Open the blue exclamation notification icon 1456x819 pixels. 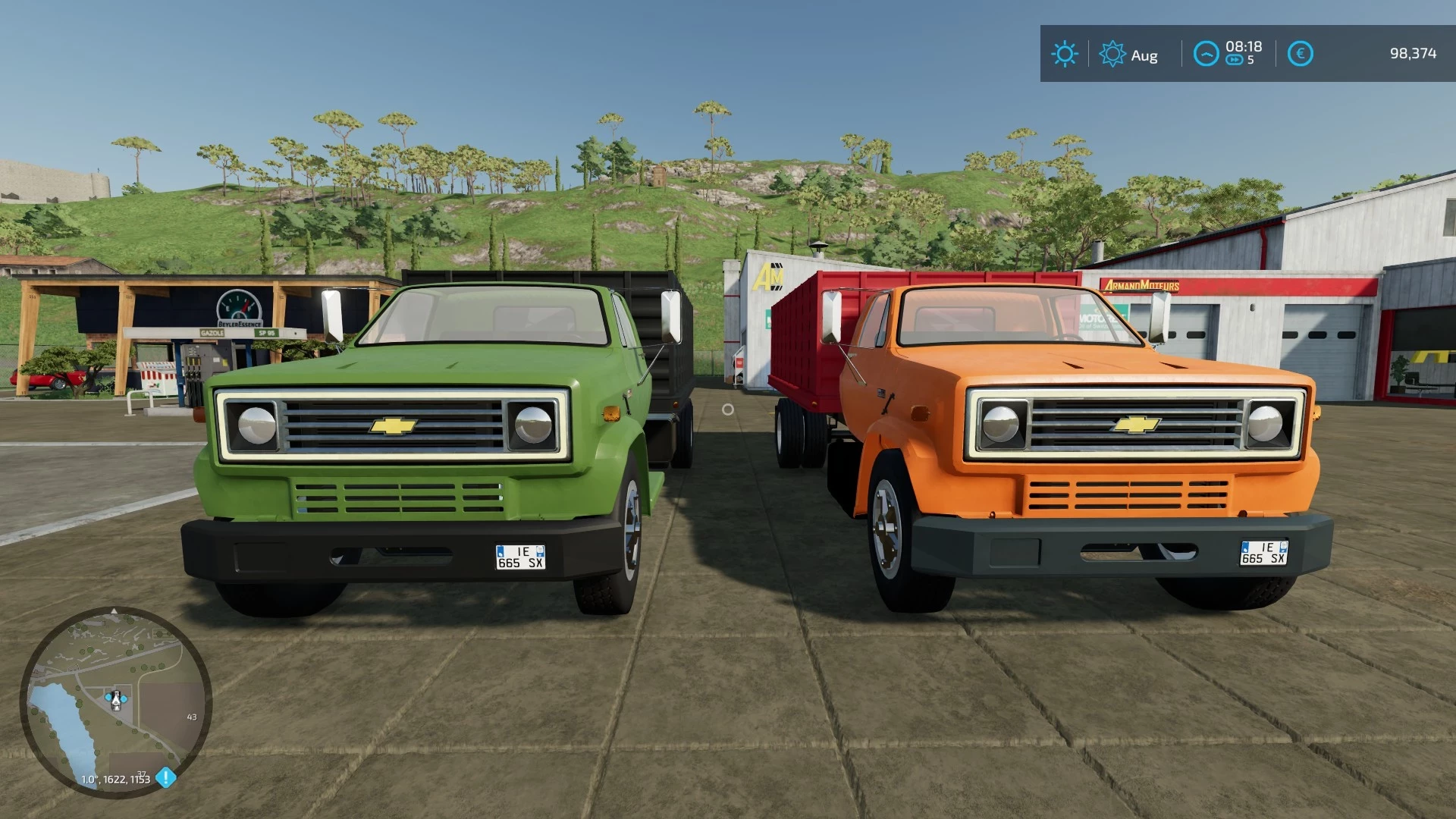click(x=165, y=777)
